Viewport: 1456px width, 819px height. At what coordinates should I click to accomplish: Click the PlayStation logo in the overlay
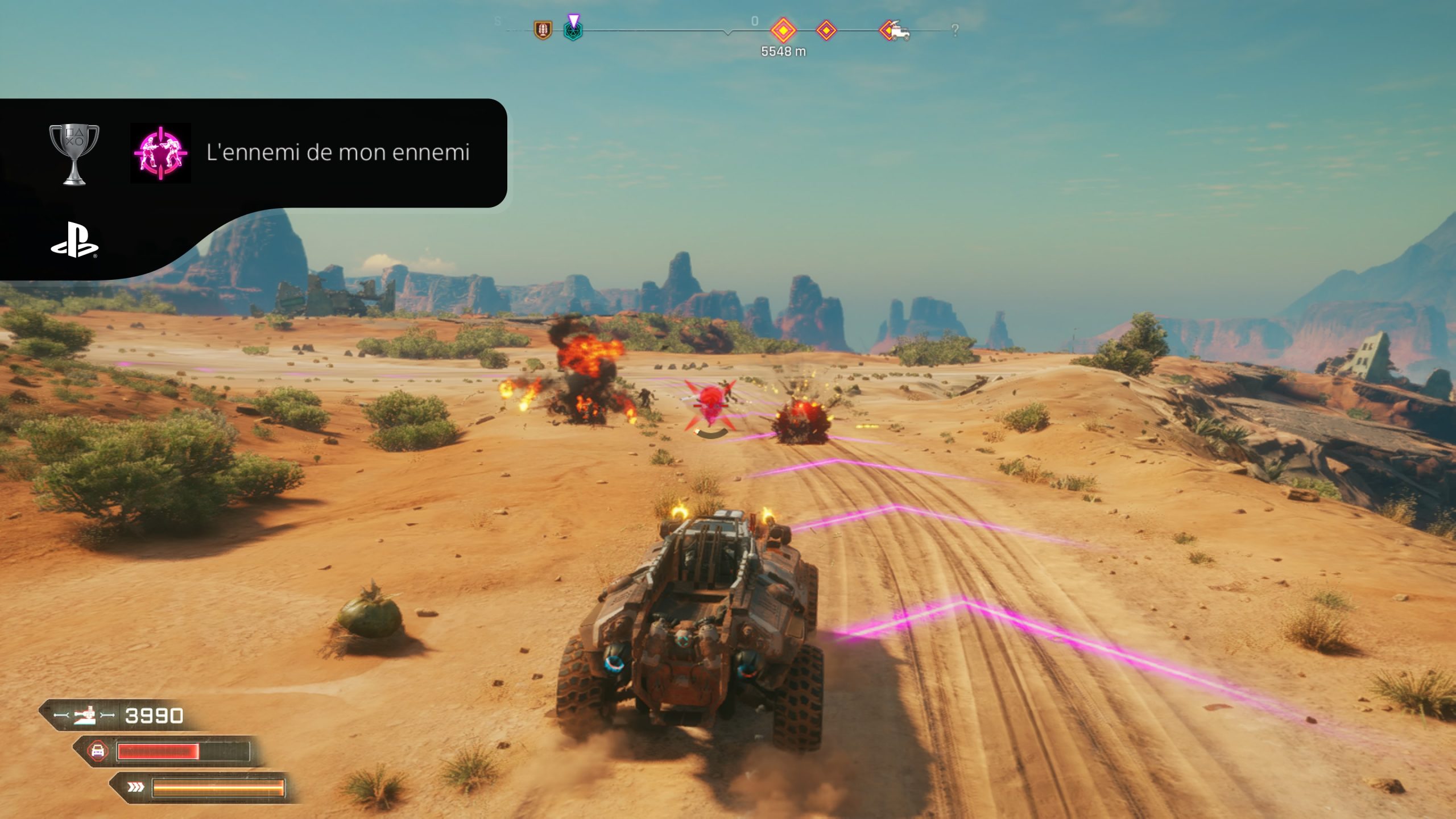pos(75,240)
